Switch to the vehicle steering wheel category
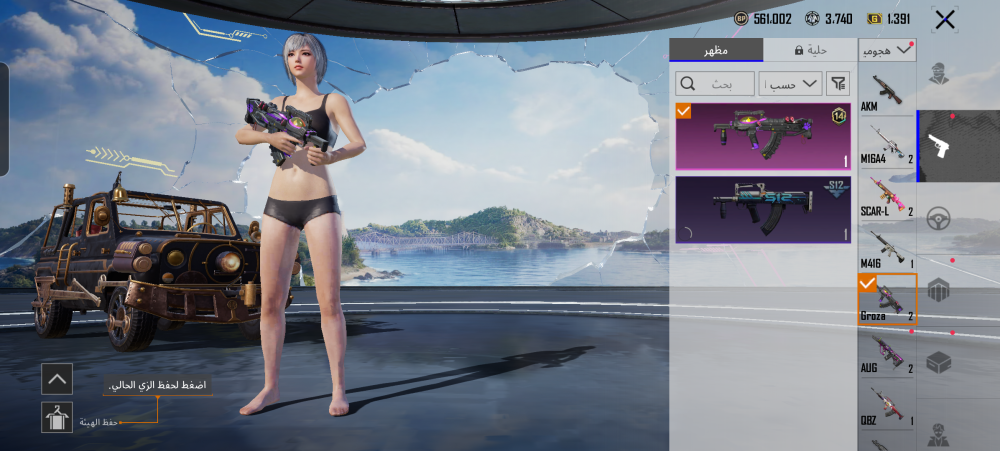This screenshot has height=451, width=1000. (939, 219)
